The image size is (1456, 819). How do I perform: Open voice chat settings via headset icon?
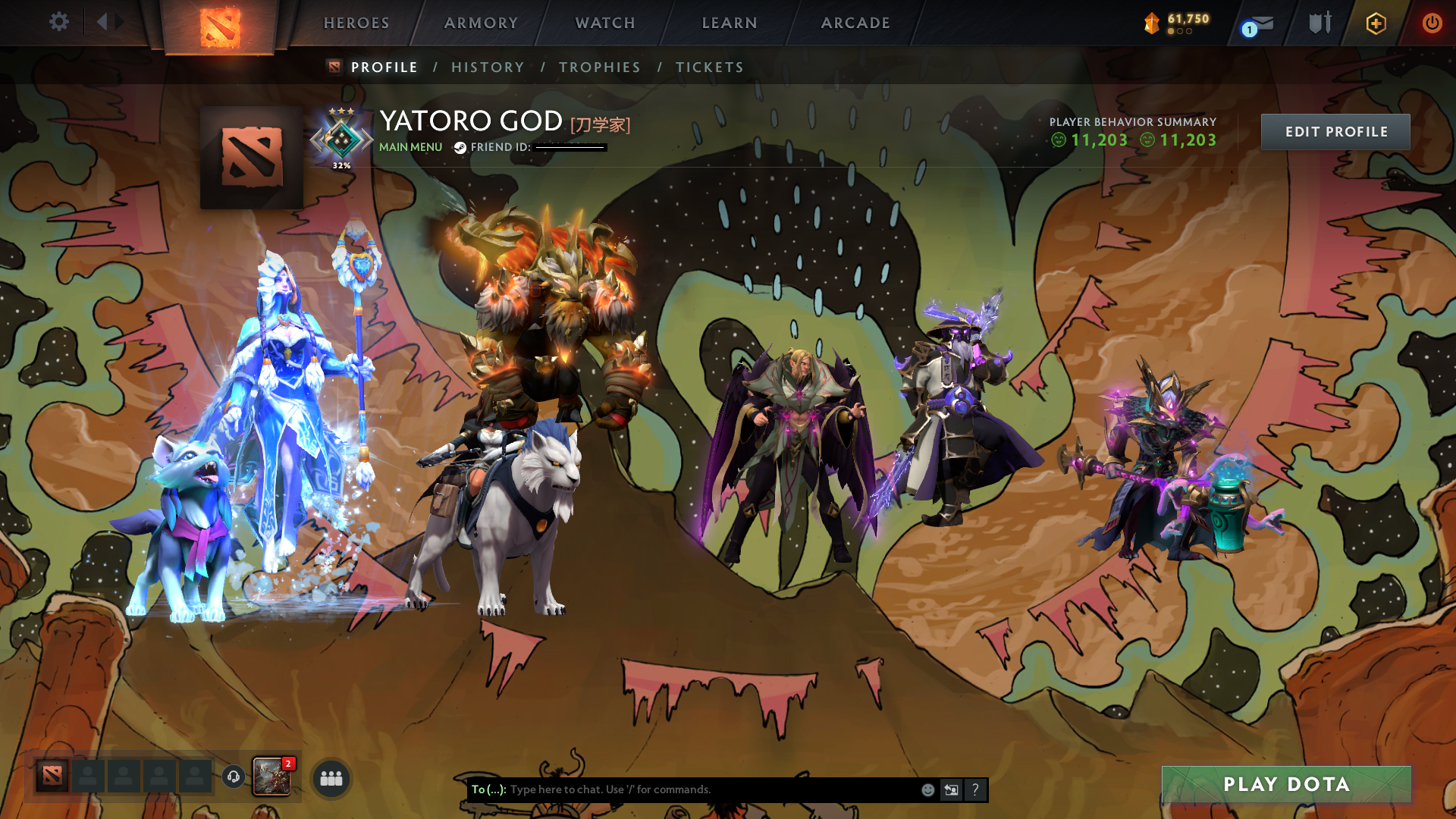coord(233,776)
